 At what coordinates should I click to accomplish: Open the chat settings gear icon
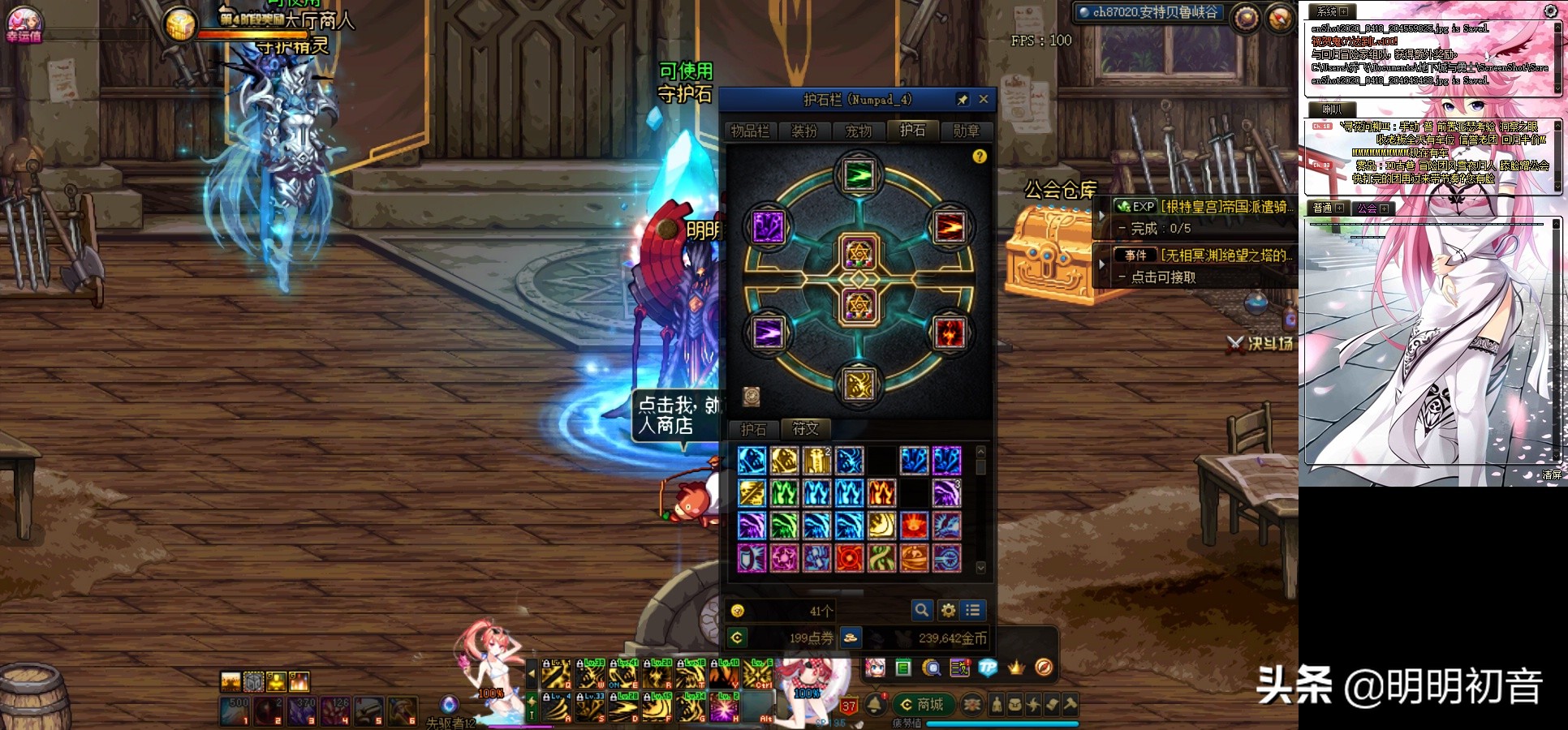click(1551, 11)
